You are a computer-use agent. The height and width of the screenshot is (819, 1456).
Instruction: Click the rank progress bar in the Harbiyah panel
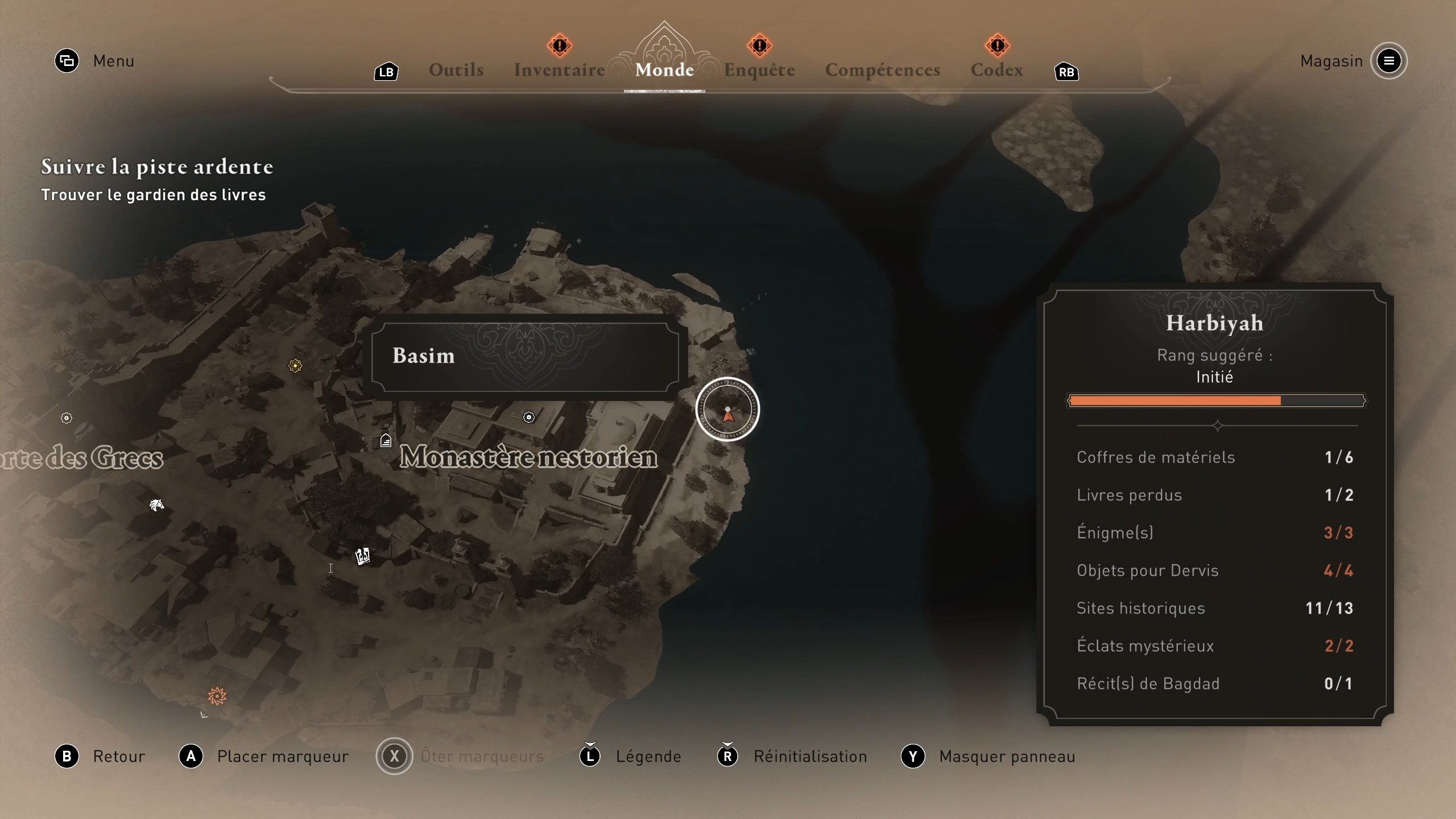pyautogui.click(x=1217, y=401)
